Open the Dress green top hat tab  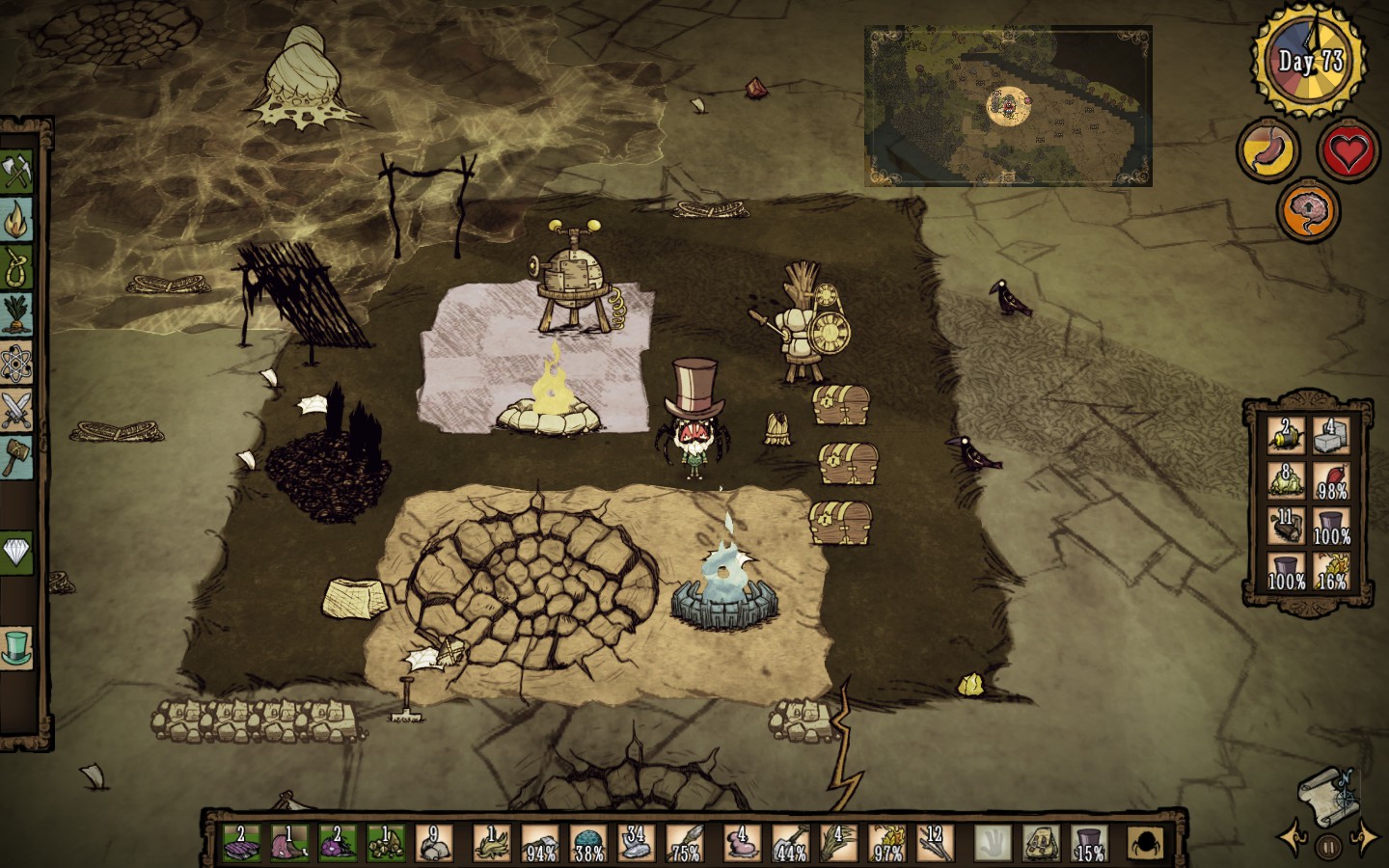pos(17,646)
